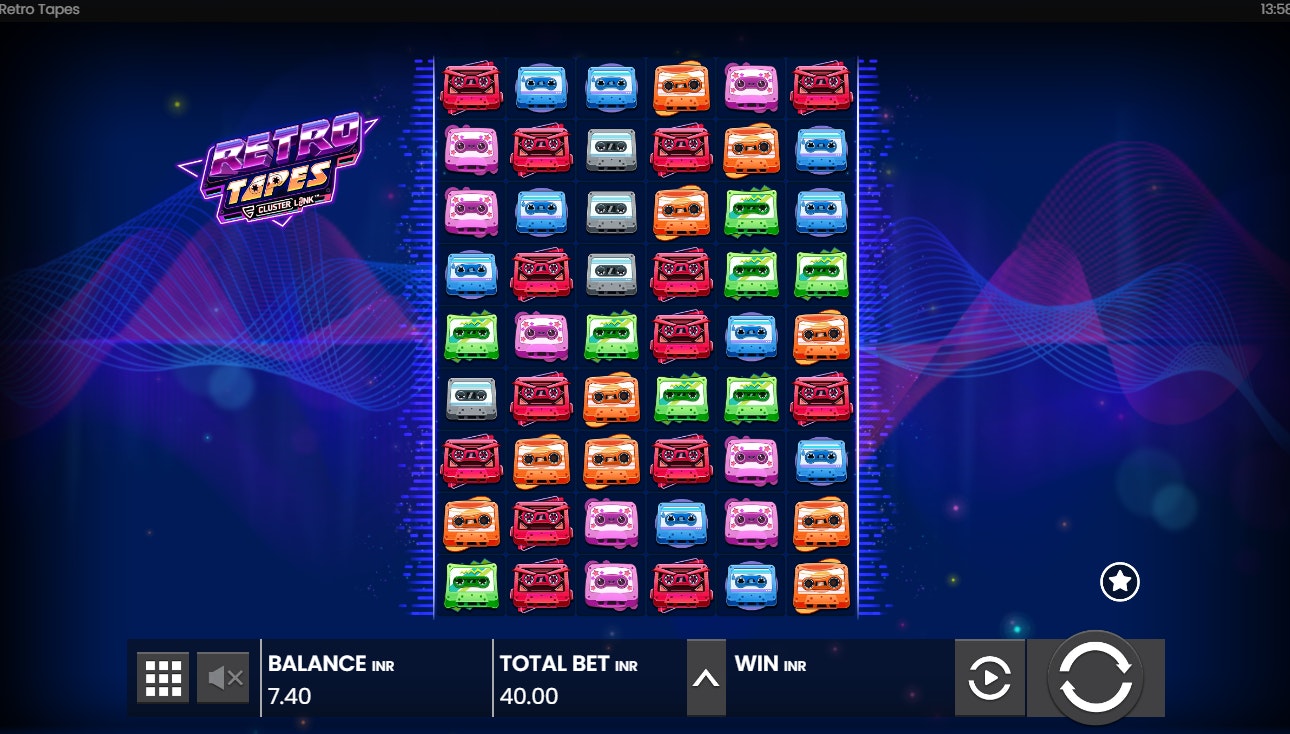Toggle sound off with the speaker icon

point(225,677)
